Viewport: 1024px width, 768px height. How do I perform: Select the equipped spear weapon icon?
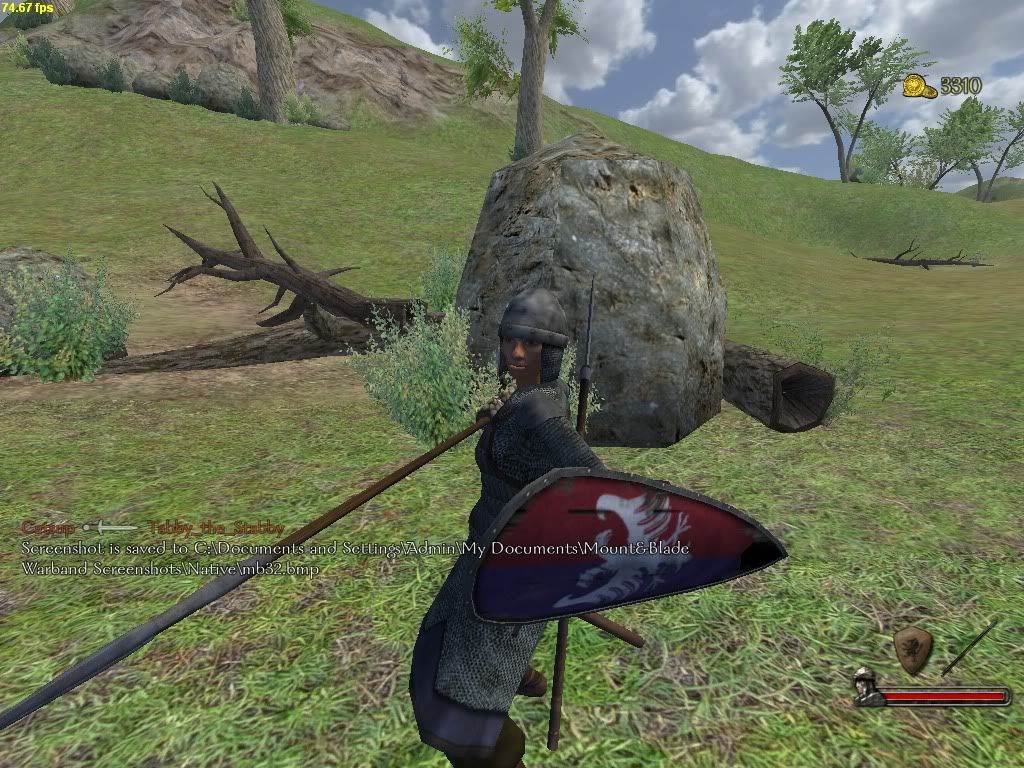click(x=968, y=648)
